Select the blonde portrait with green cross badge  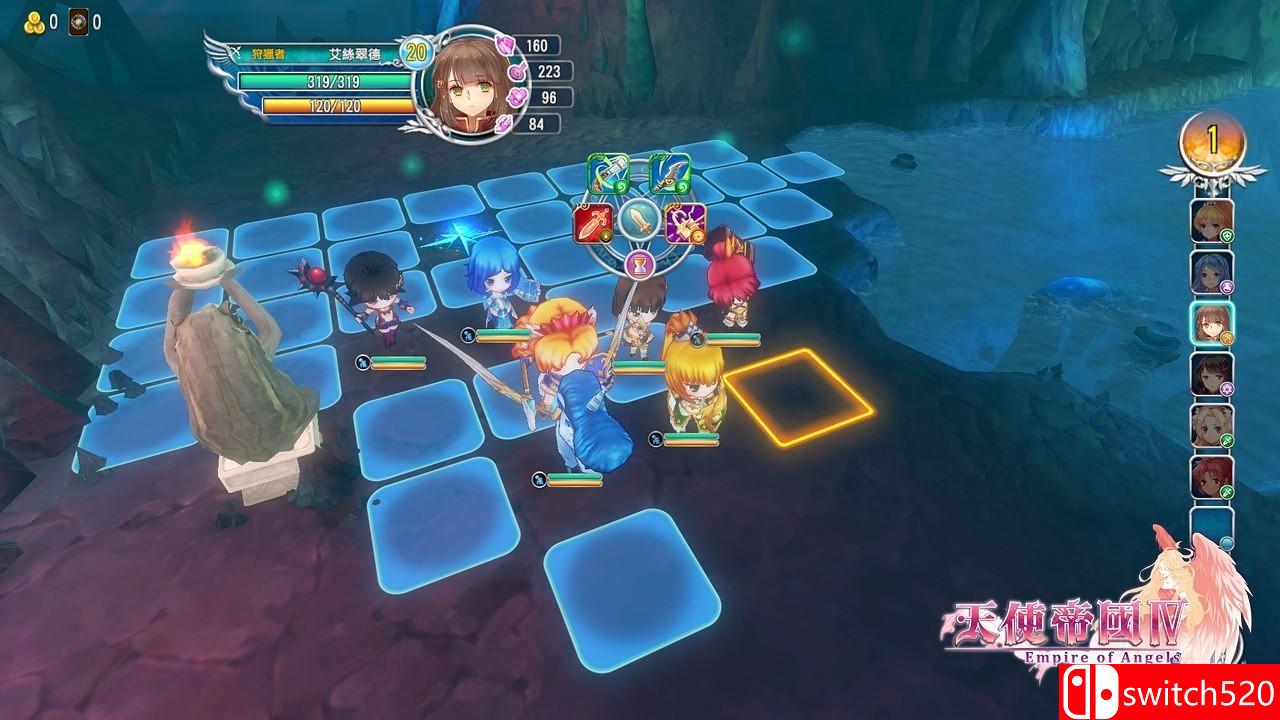[x=1211, y=220]
